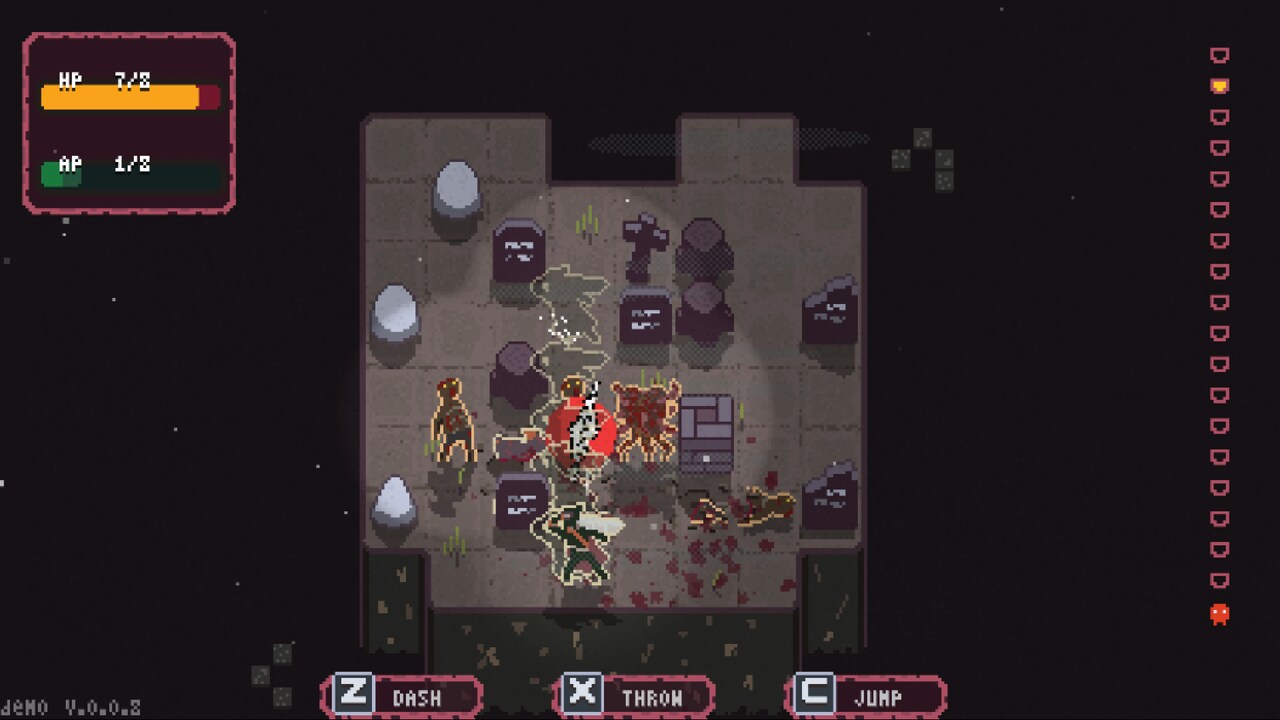Click the topmost empty badge icon on the right
1280x720 pixels.
pos(1219,55)
